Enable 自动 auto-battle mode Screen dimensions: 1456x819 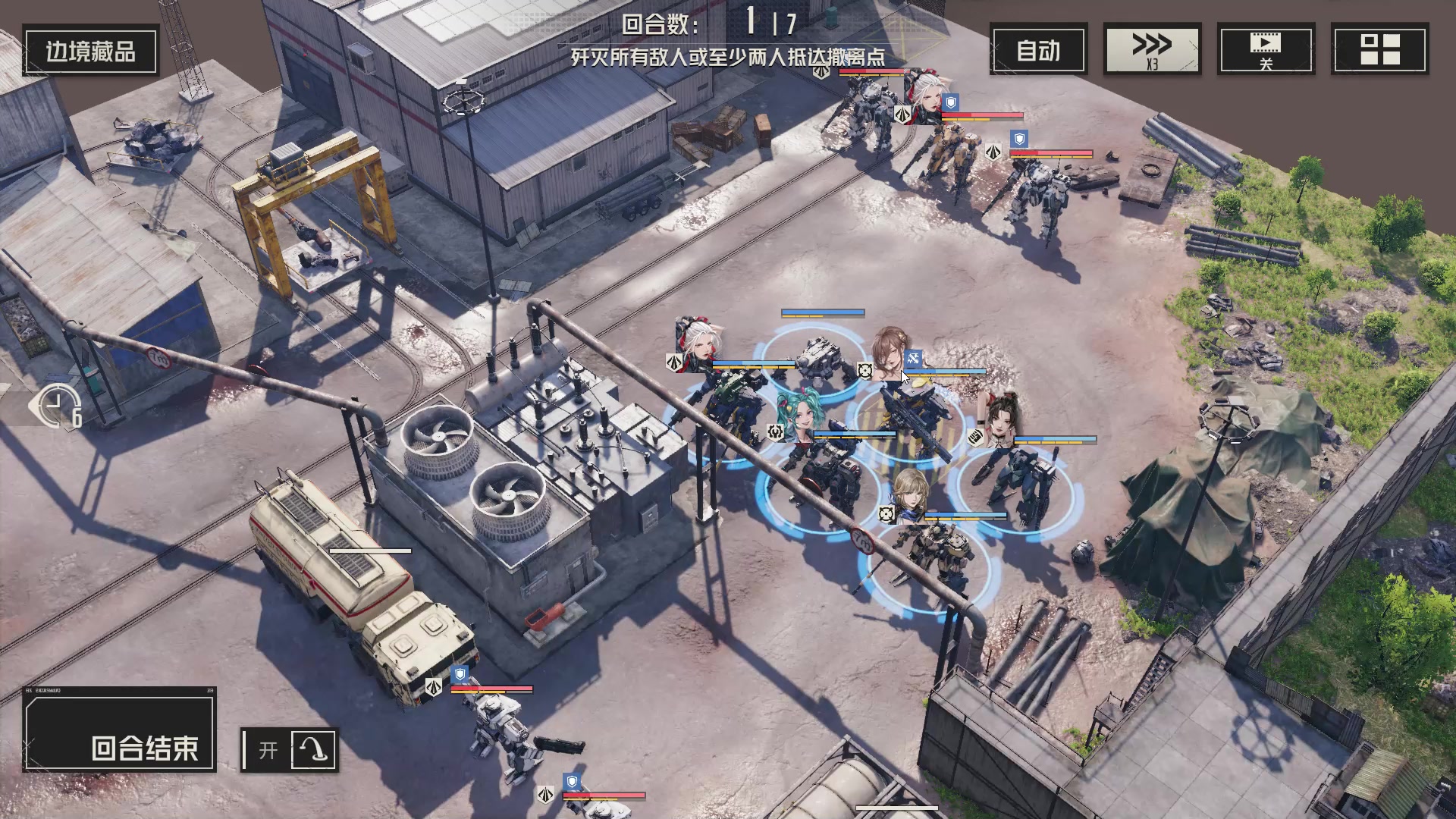1038,50
